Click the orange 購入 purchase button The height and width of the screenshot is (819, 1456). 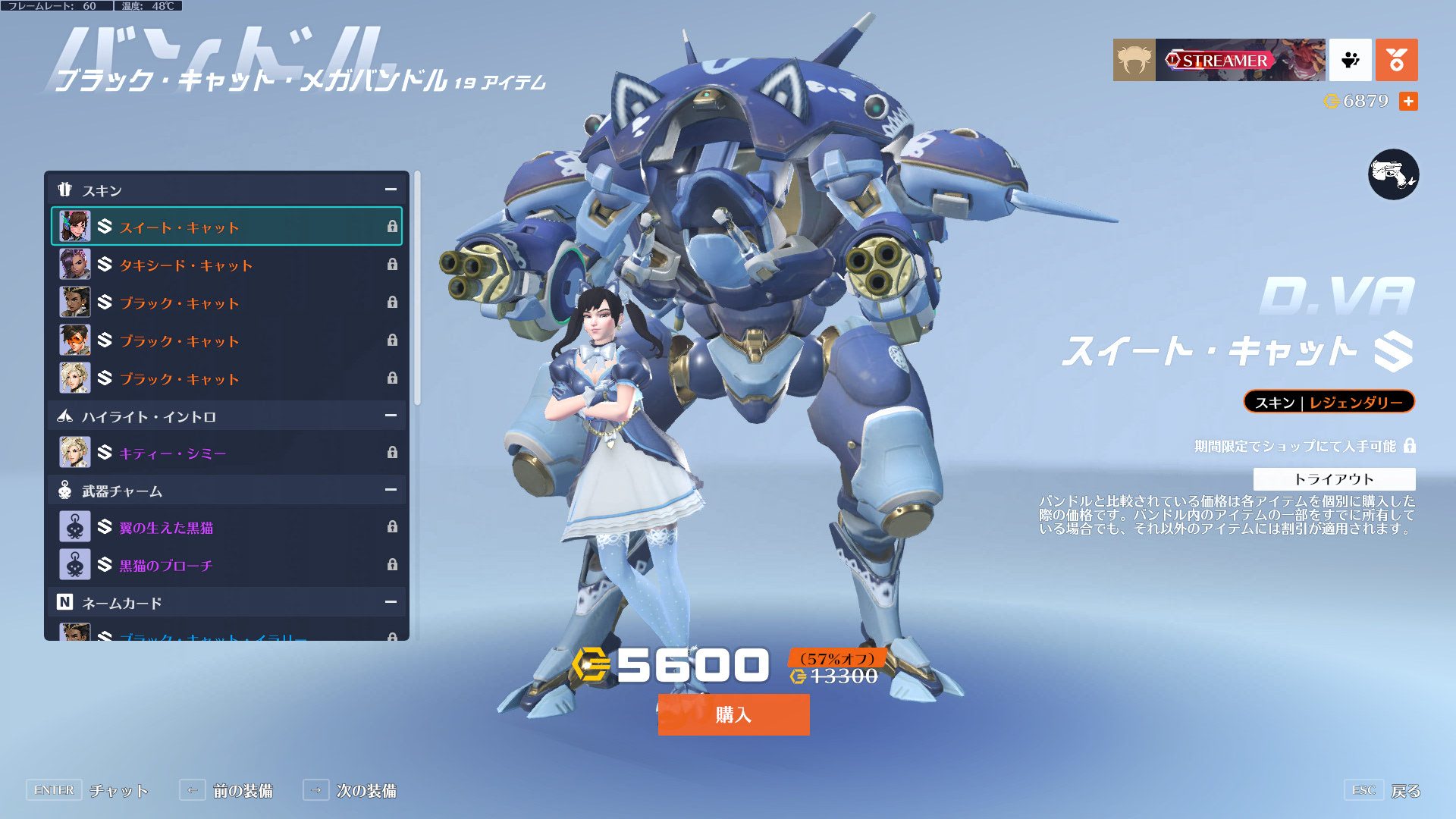[733, 714]
